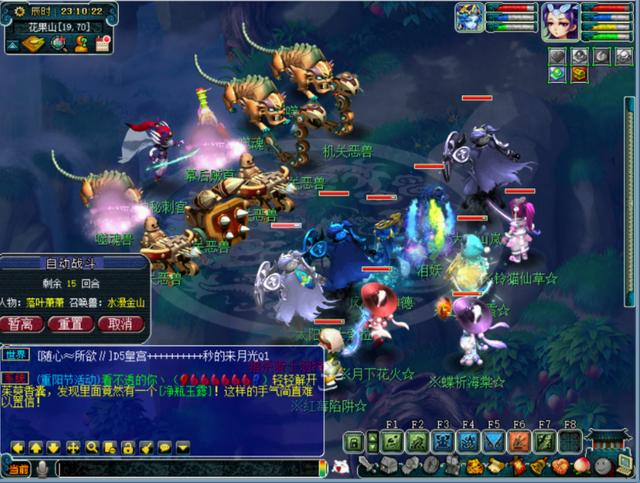
Task: Activate the F1 skill slot
Action: click(x=392, y=441)
